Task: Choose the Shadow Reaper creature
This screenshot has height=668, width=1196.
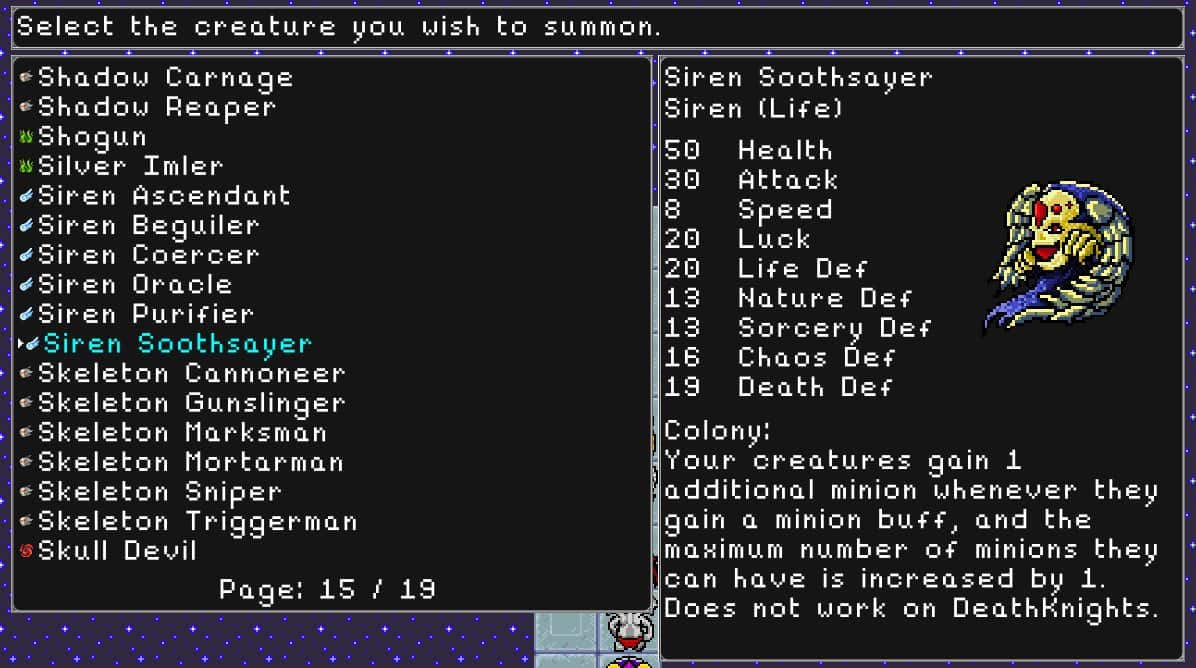Action: click(156, 107)
